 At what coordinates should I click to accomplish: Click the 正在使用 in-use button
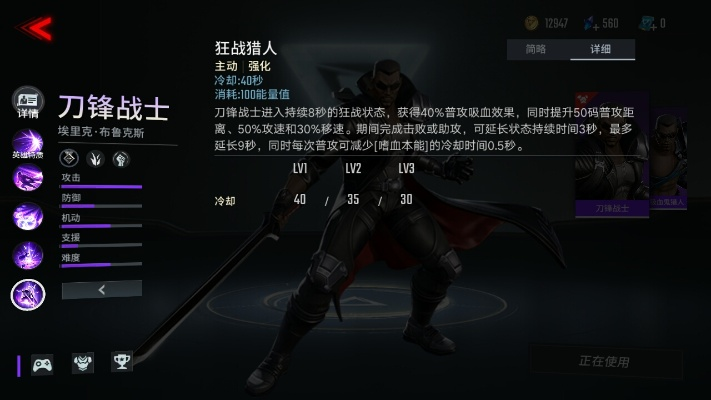click(x=605, y=361)
